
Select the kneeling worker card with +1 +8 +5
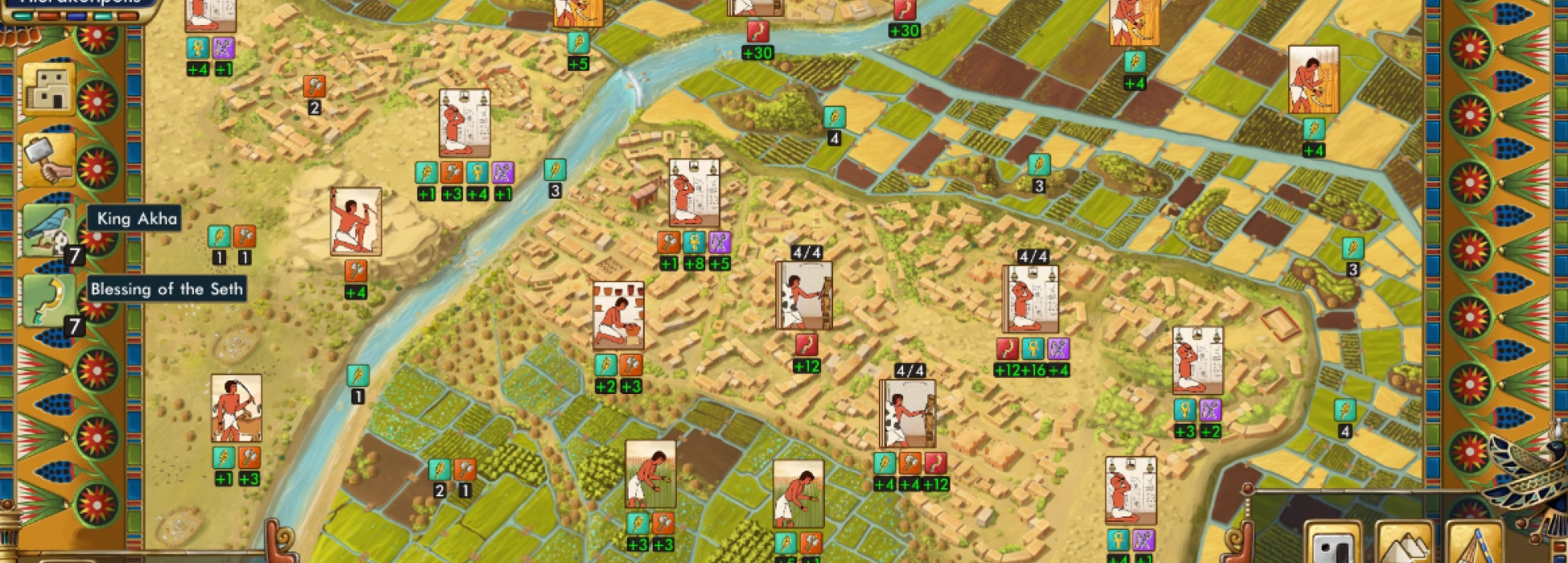694,193
